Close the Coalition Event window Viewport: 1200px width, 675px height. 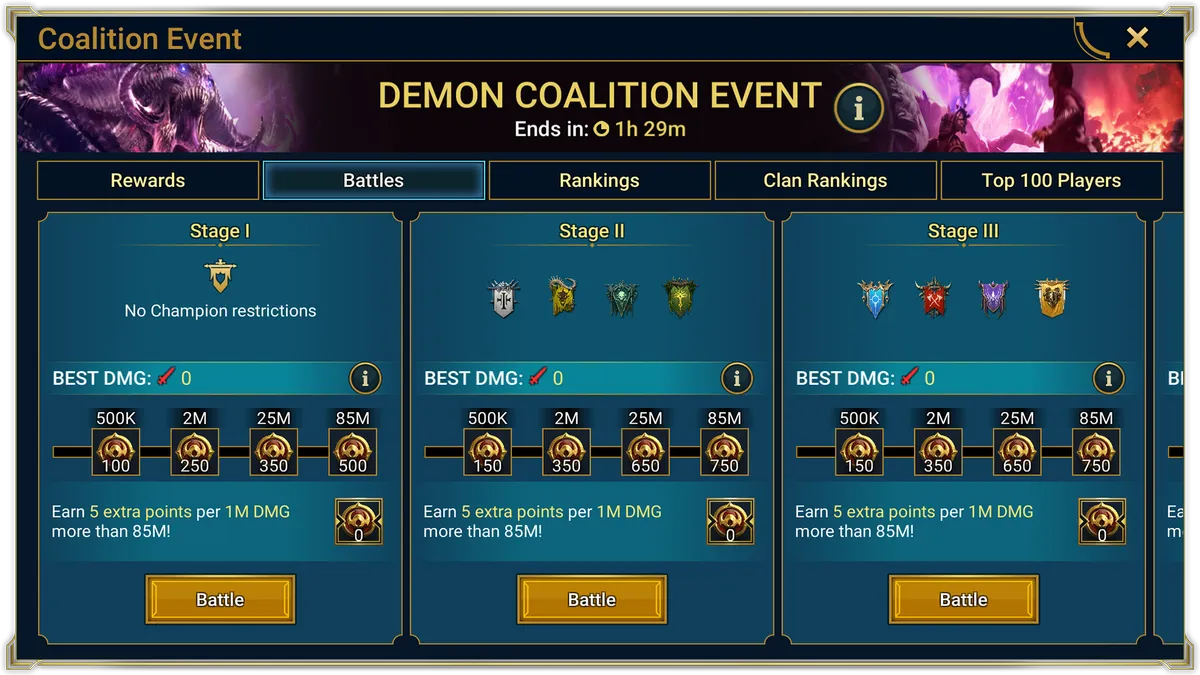click(1137, 38)
